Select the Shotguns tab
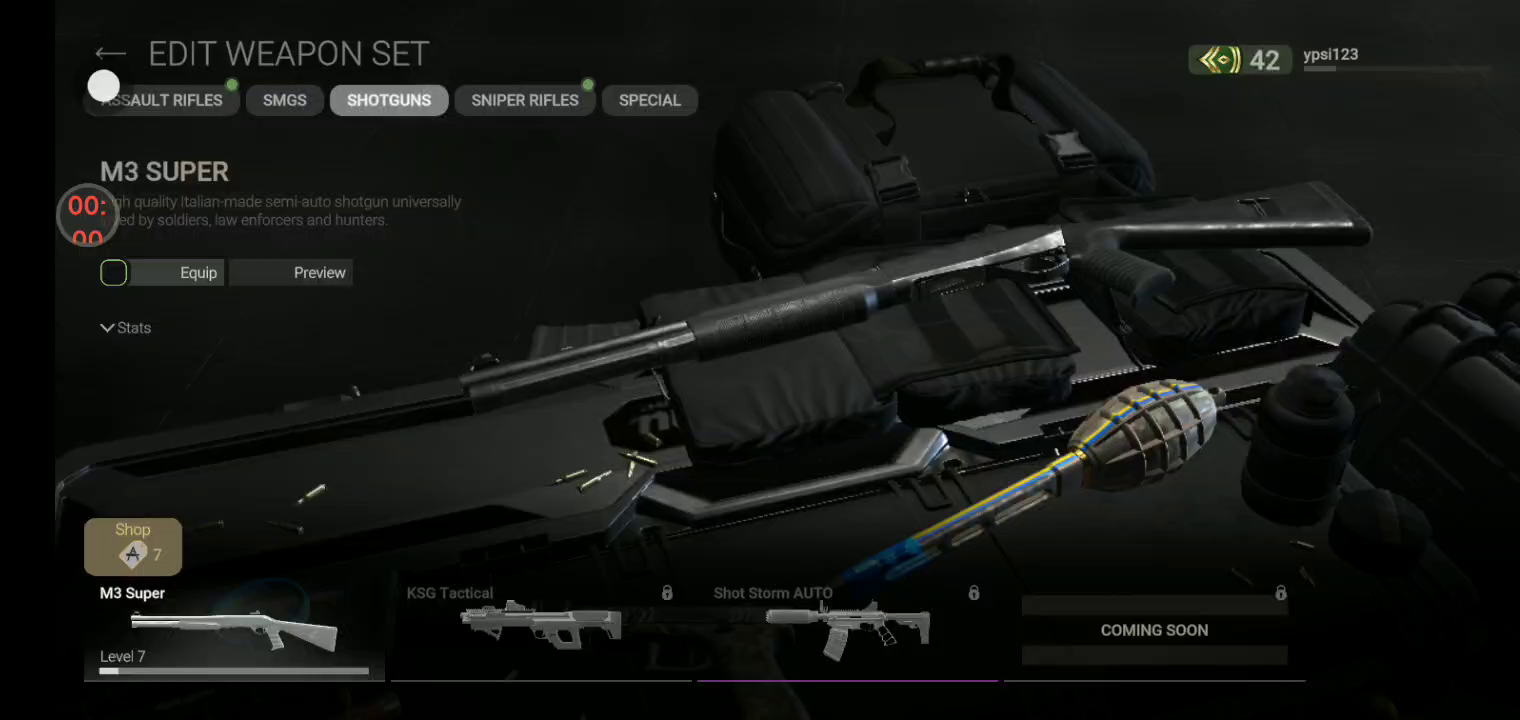This screenshot has height=720, width=1520. [389, 100]
